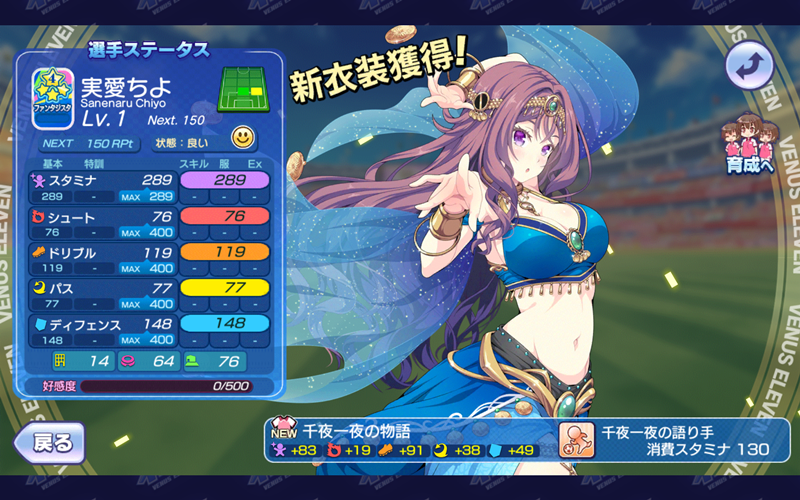Click the 好感度 affection gauge
The height and width of the screenshot is (500, 800).
163,385
